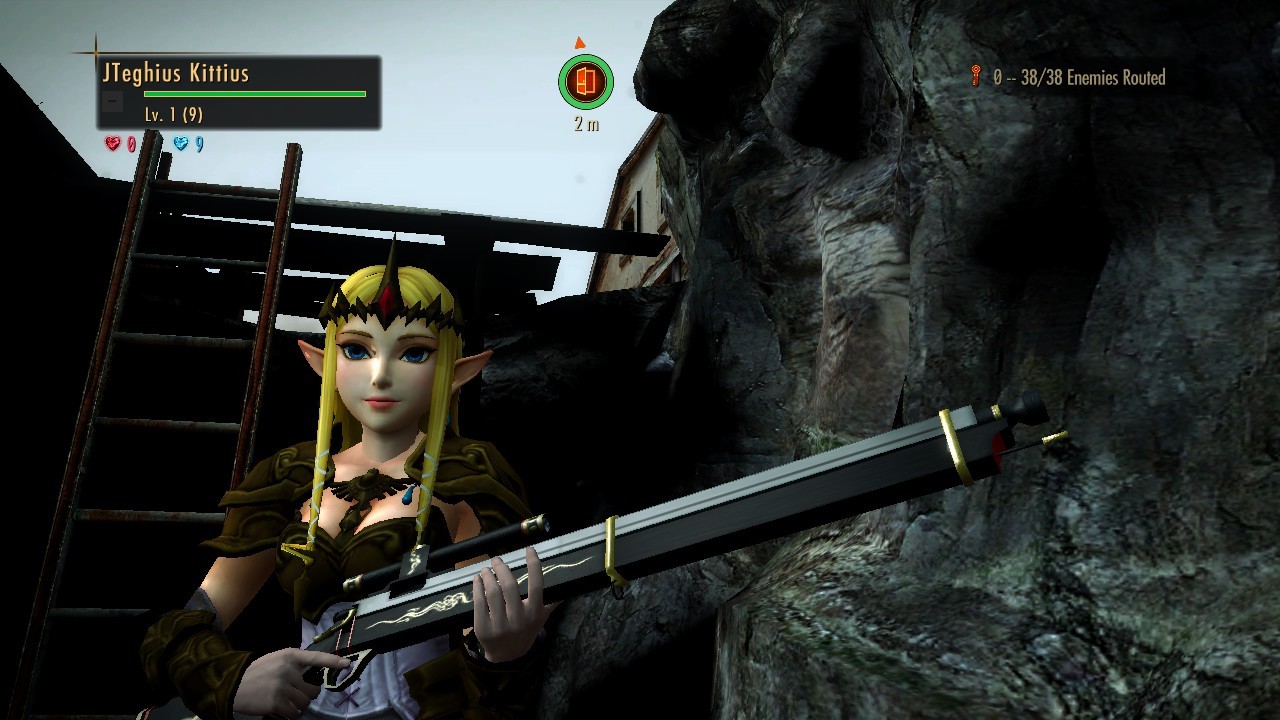Viewport: 1280px width, 720px height.
Task: Select the Enemies Routed objective tracker
Action: coord(1079,78)
